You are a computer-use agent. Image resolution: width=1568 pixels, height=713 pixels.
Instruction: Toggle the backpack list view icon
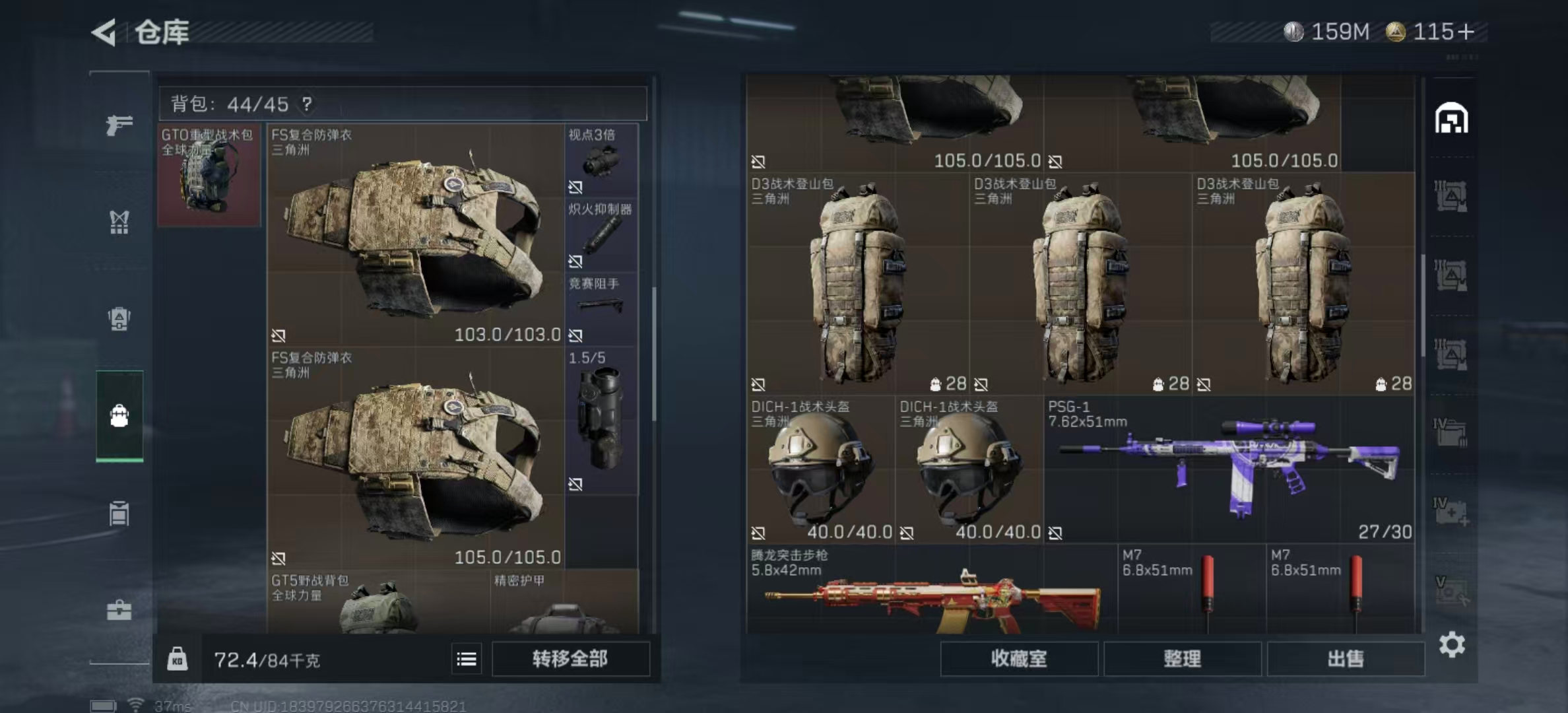click(x=467, y=659)
